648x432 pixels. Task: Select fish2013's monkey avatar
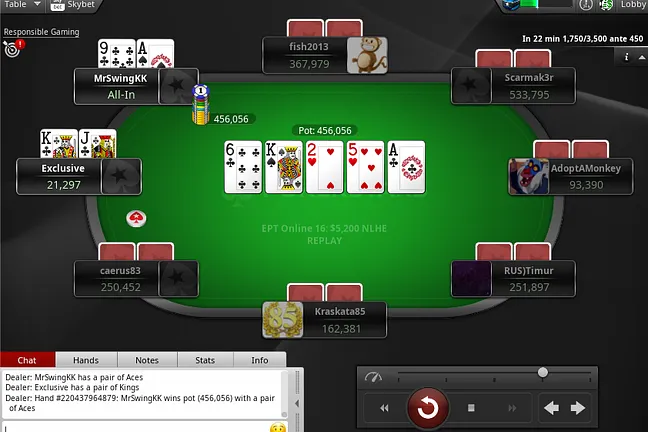coord(366,55)
